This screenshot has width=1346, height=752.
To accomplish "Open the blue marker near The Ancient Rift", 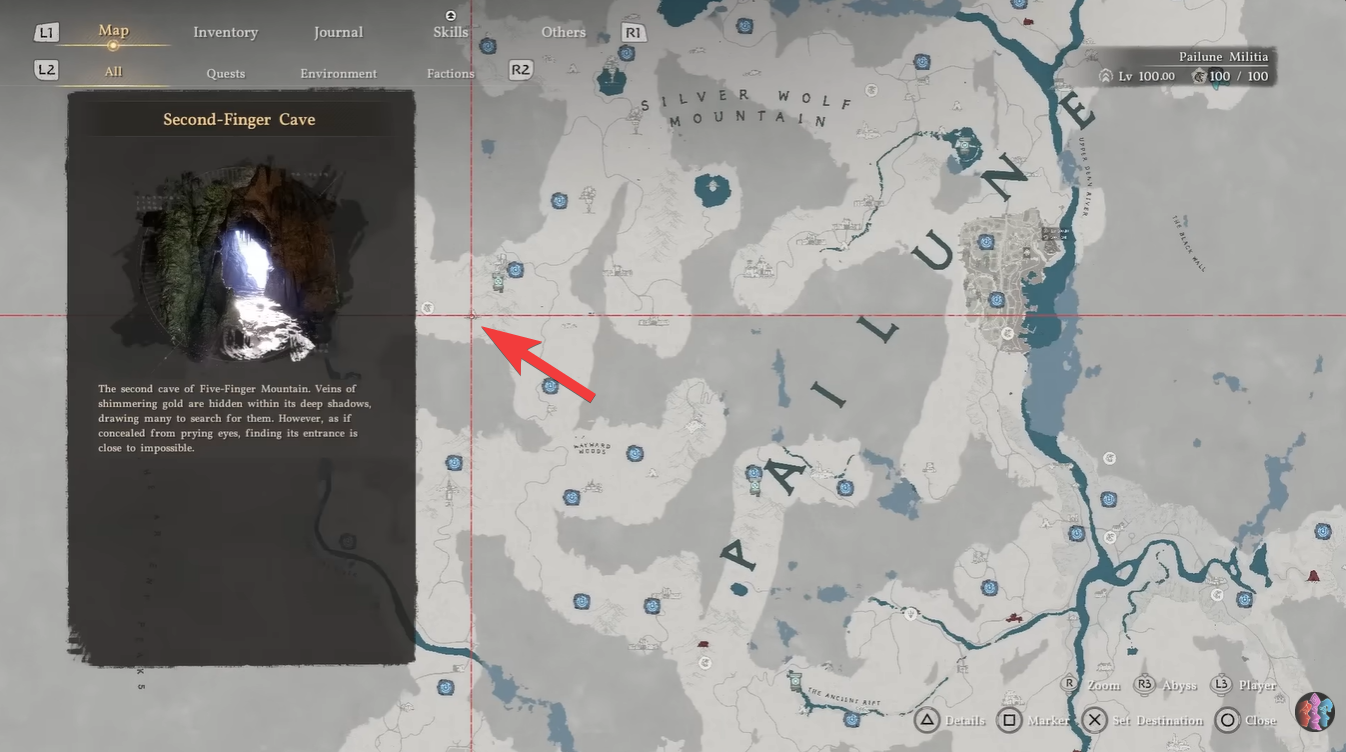I will pyautogui.click(x=852, y=719).
